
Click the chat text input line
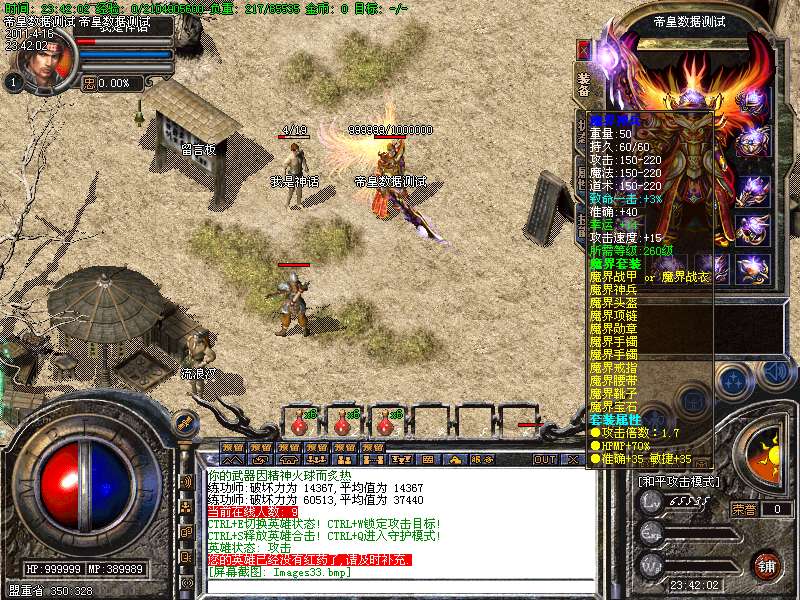point(390,584)
